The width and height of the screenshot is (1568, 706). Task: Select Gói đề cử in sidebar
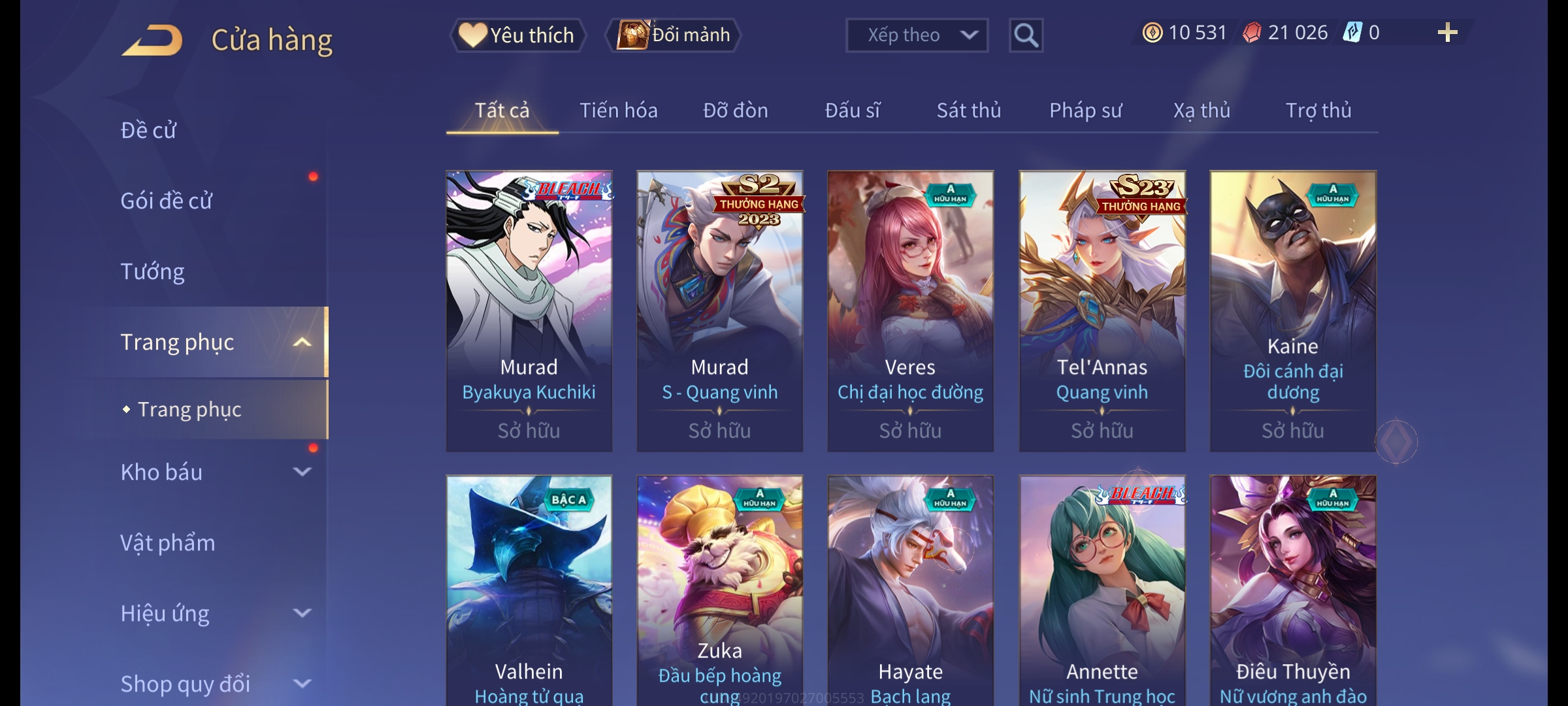(167, 201)
